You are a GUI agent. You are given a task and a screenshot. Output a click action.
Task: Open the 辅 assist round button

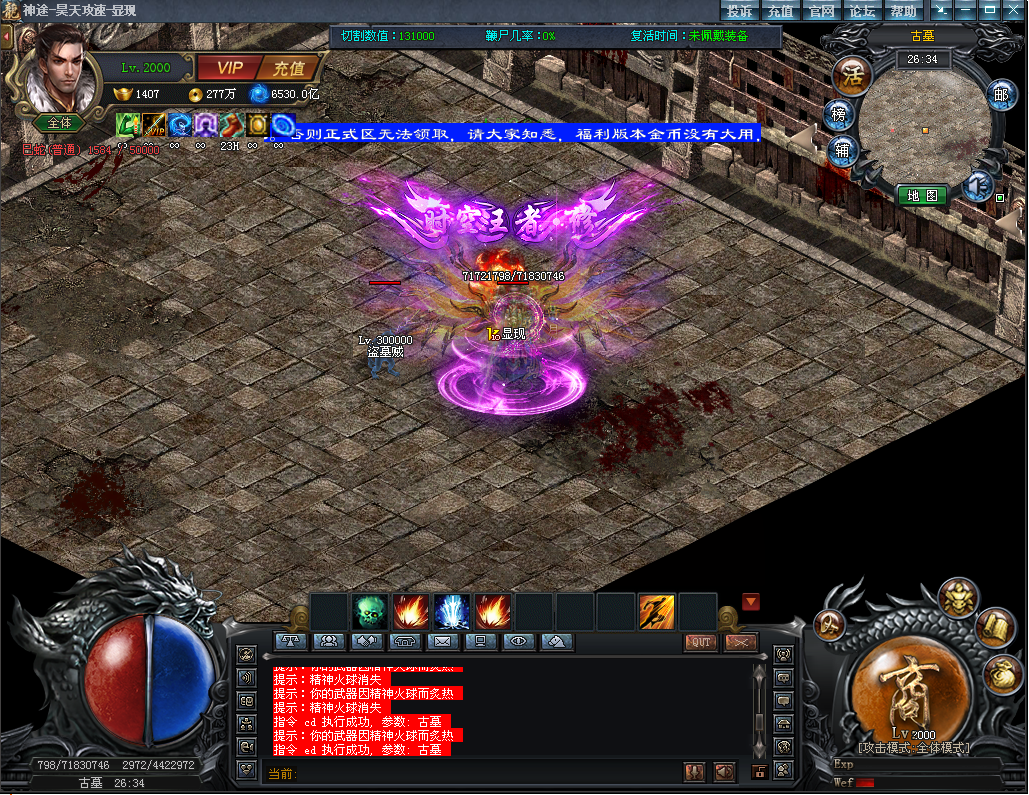click(841, 150)
